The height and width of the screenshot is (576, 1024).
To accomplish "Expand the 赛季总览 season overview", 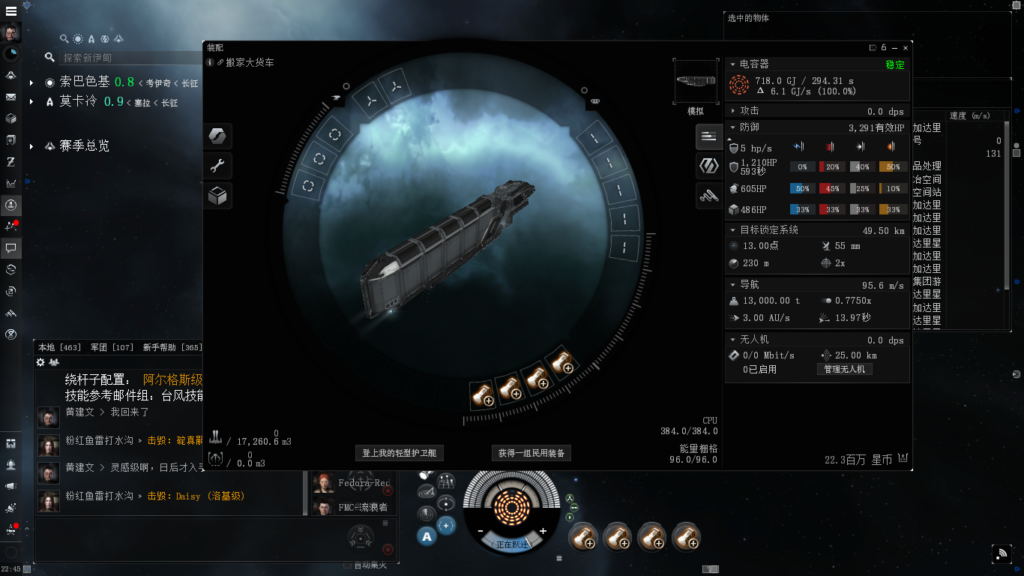I will pos(33,146).
